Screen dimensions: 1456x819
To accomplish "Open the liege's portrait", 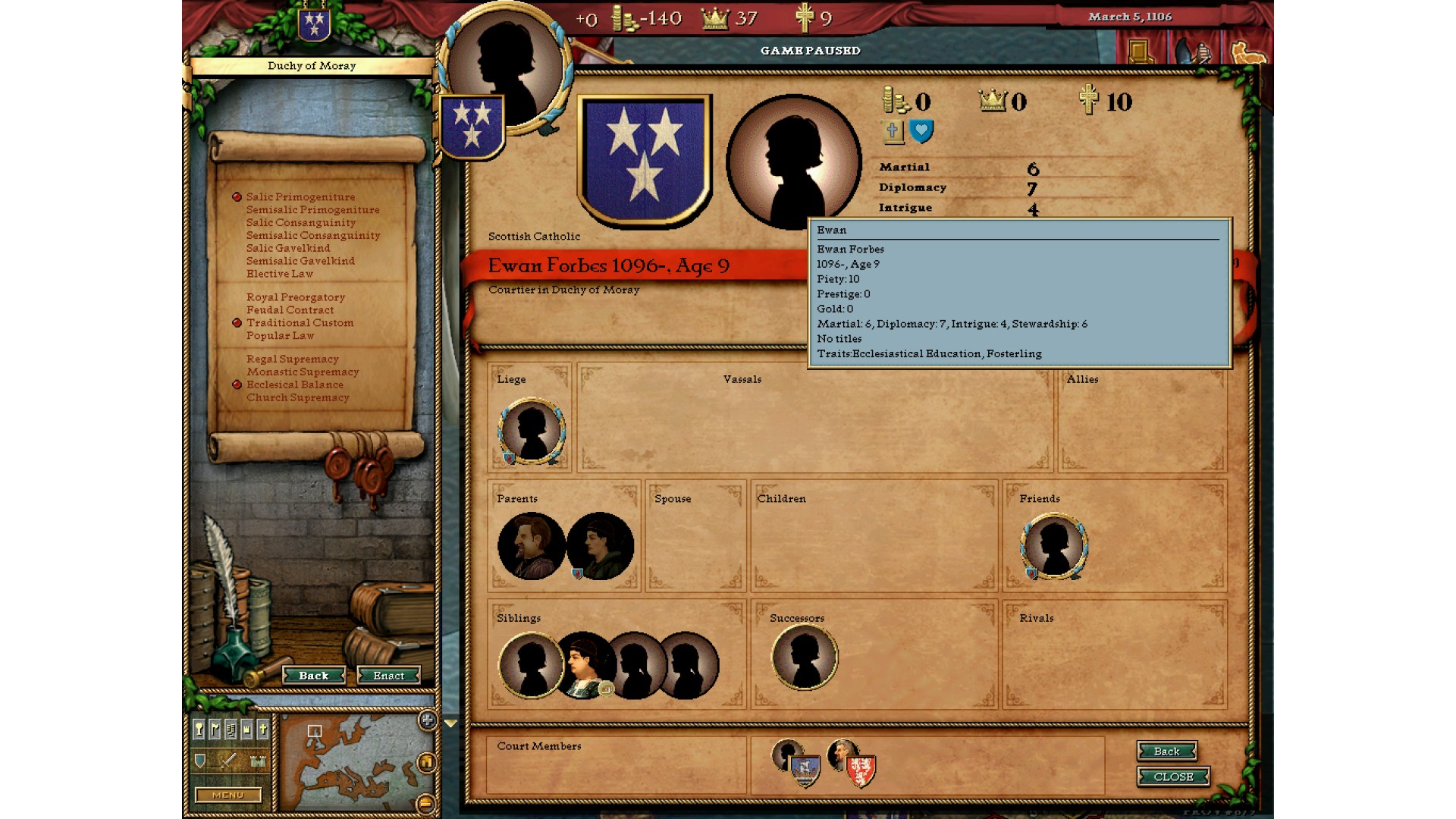I will point(531,431).
